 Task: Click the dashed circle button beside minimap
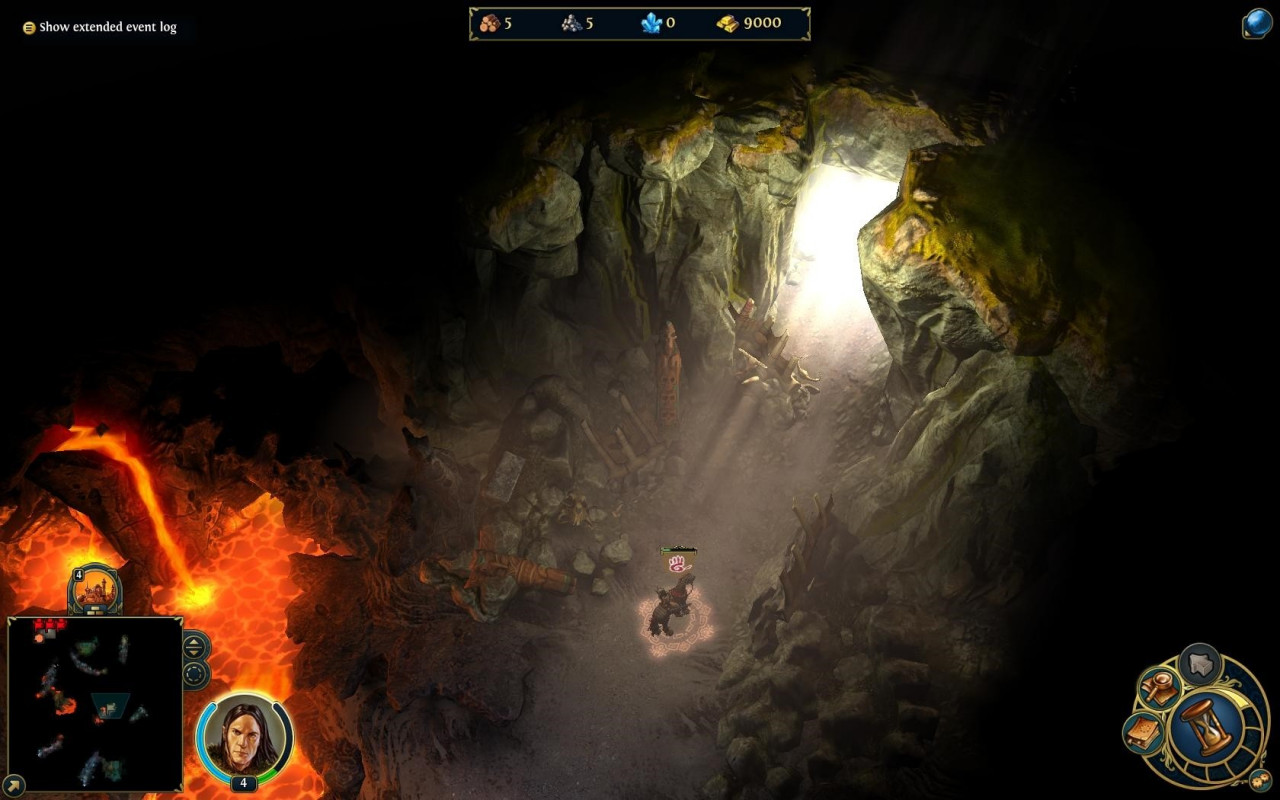click(195, 673)
